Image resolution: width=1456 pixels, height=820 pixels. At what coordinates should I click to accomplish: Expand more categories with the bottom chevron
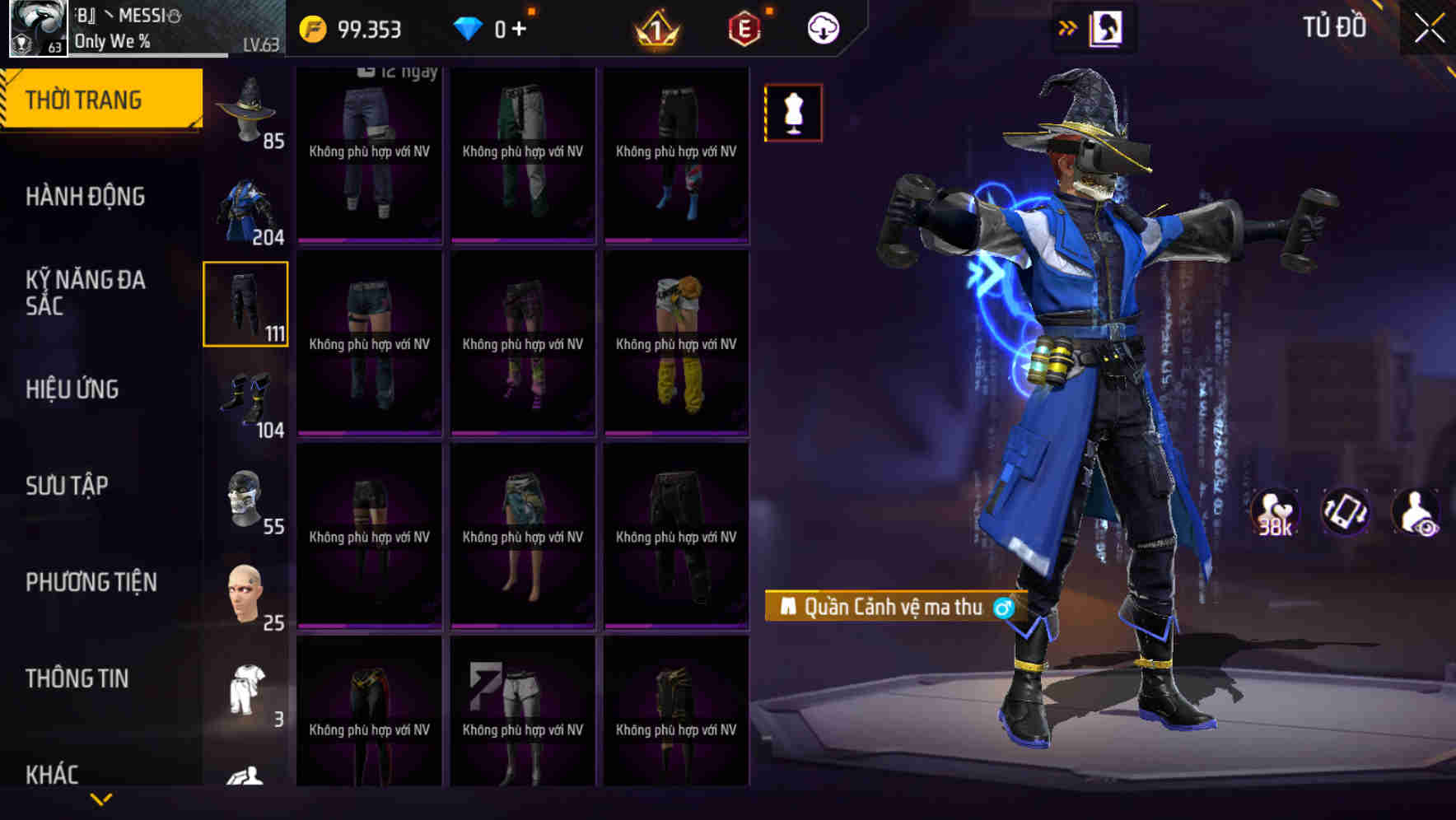101,799
